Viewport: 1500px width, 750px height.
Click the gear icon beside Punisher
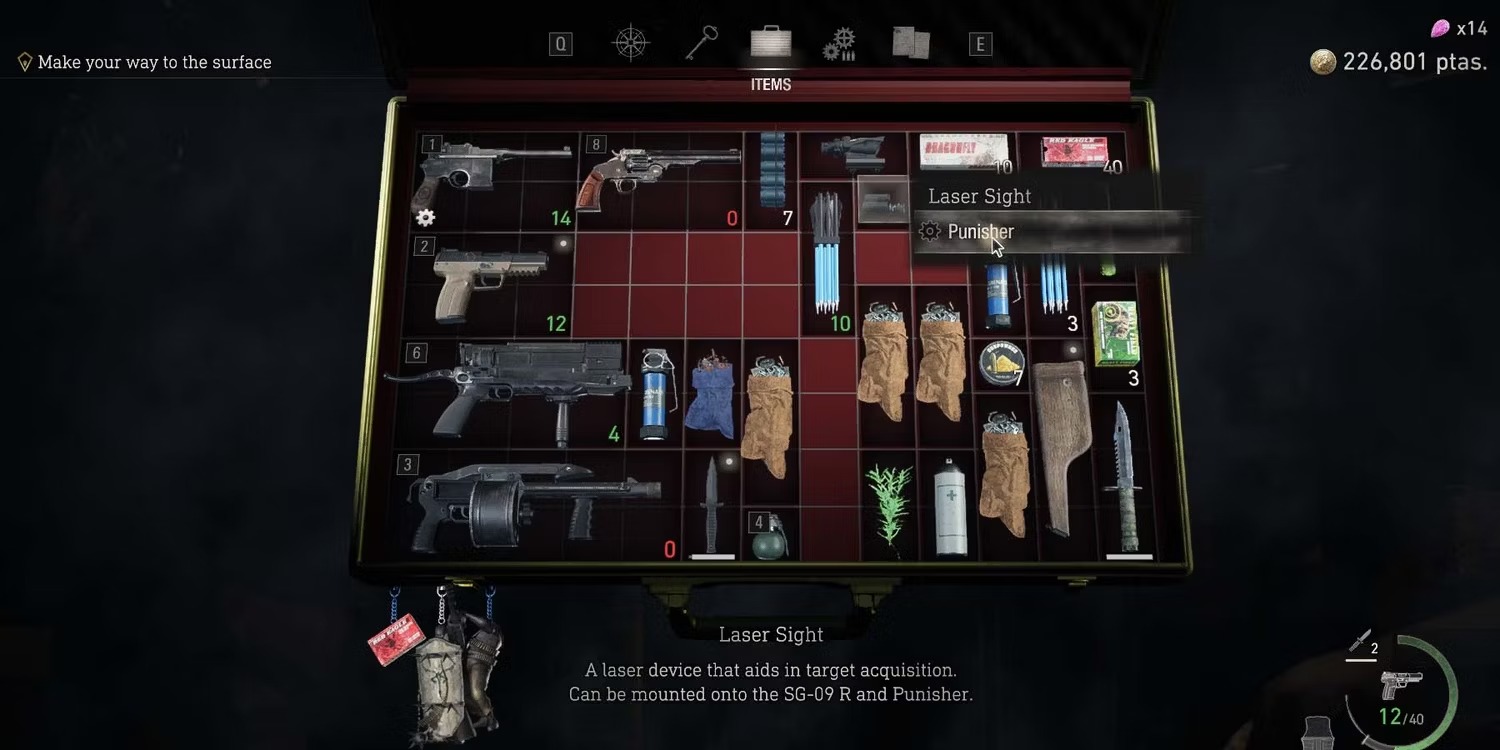click(x=928, y=231)
